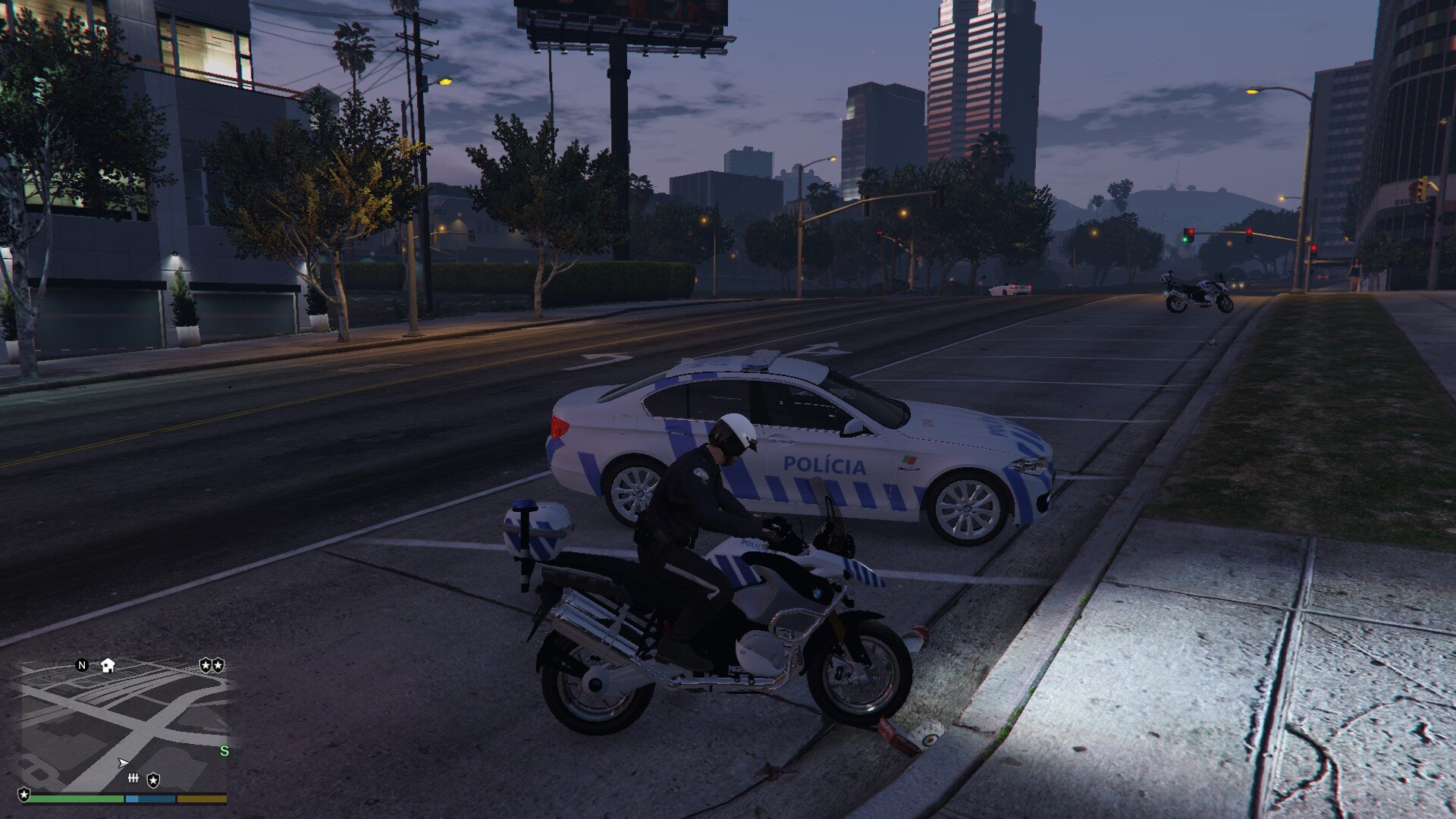Click the green S marker on minimap

pos(224,751)
